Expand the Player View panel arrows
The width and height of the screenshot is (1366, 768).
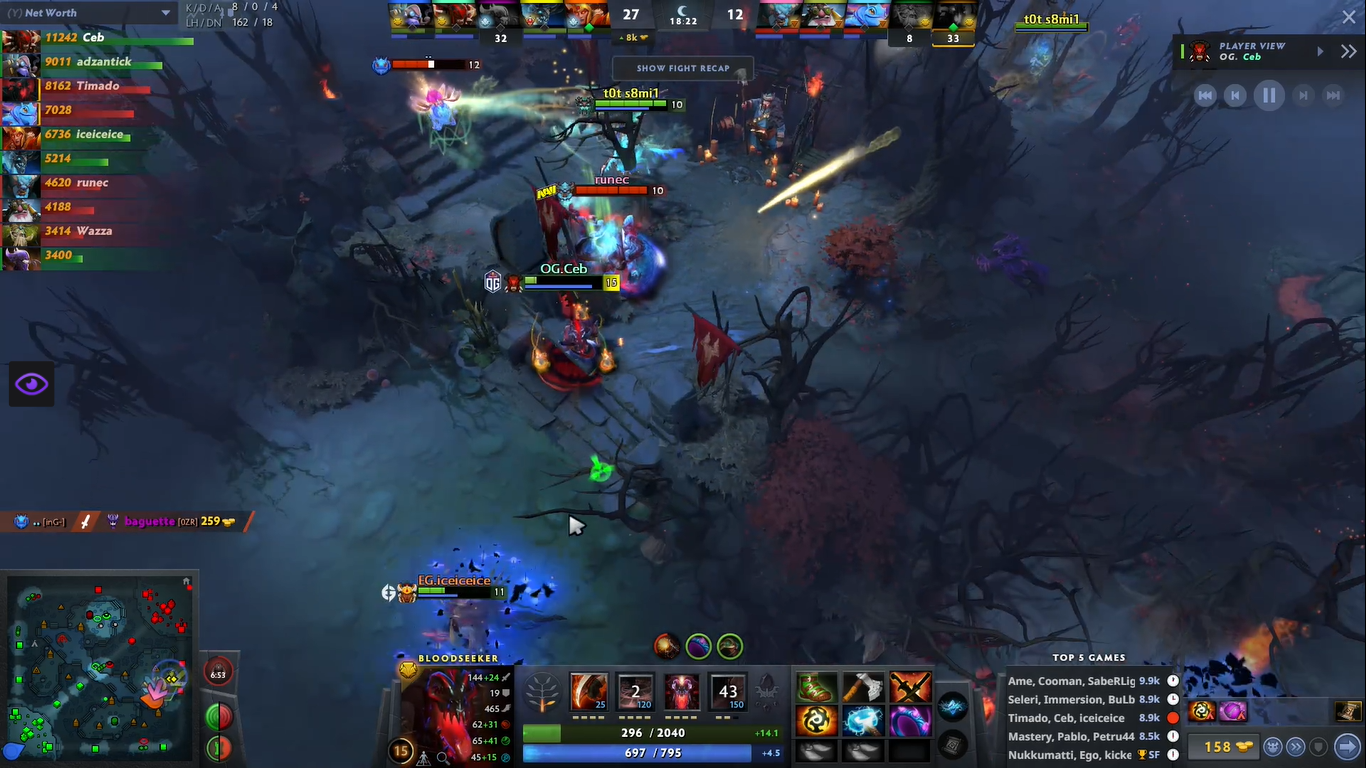point(1348,51)
